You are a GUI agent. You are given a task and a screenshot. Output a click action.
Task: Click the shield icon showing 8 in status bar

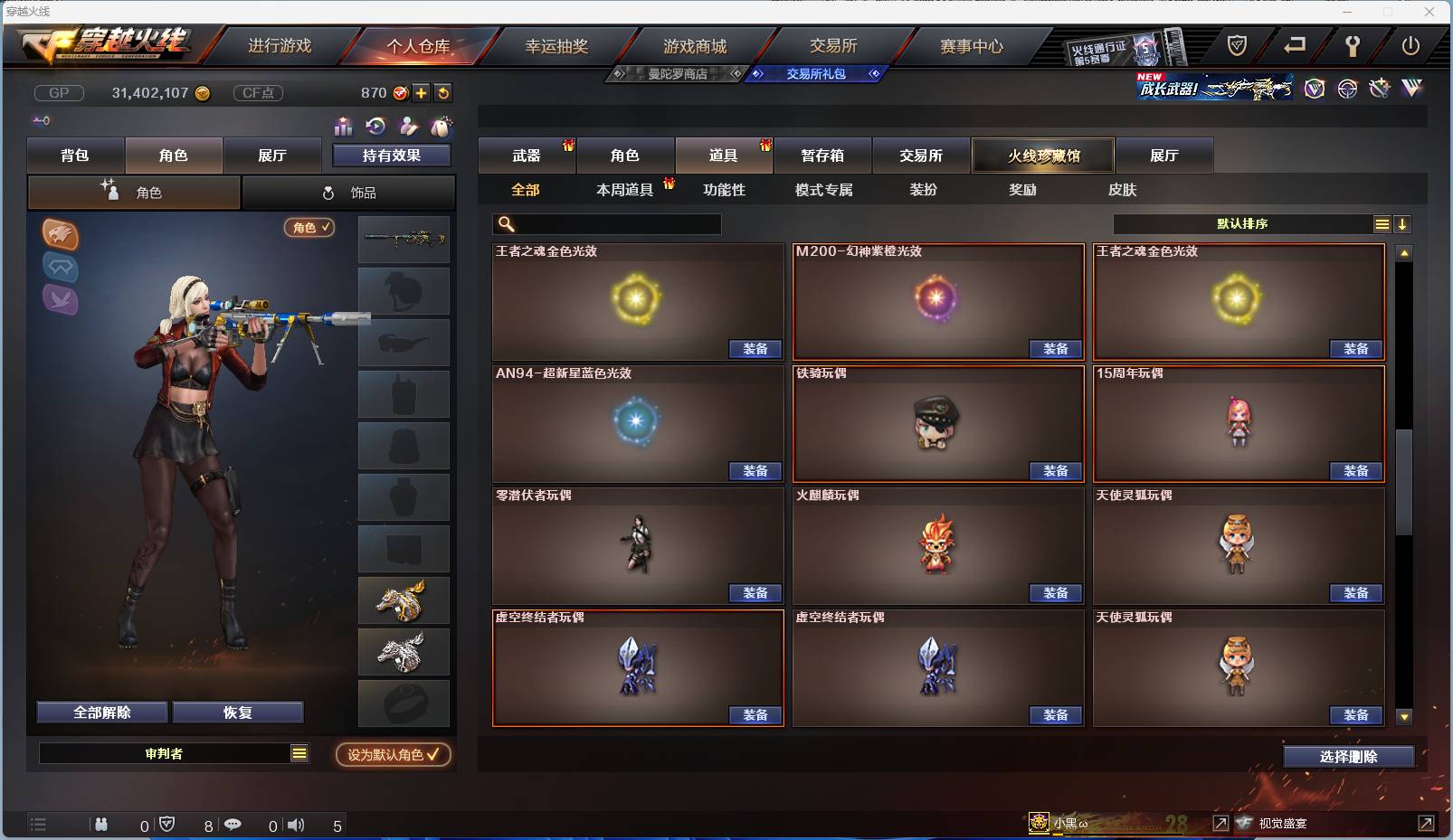(x=166, y=825)
